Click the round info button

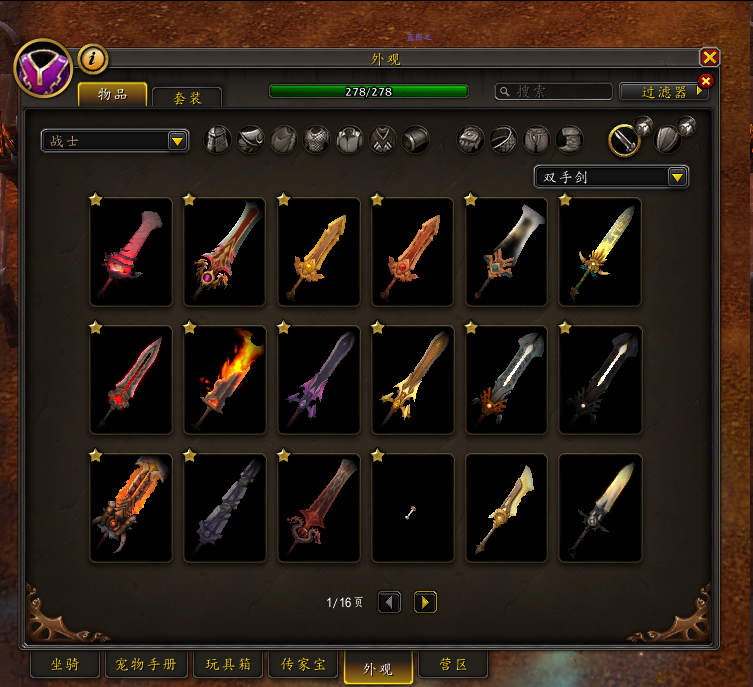pos(92,59)
